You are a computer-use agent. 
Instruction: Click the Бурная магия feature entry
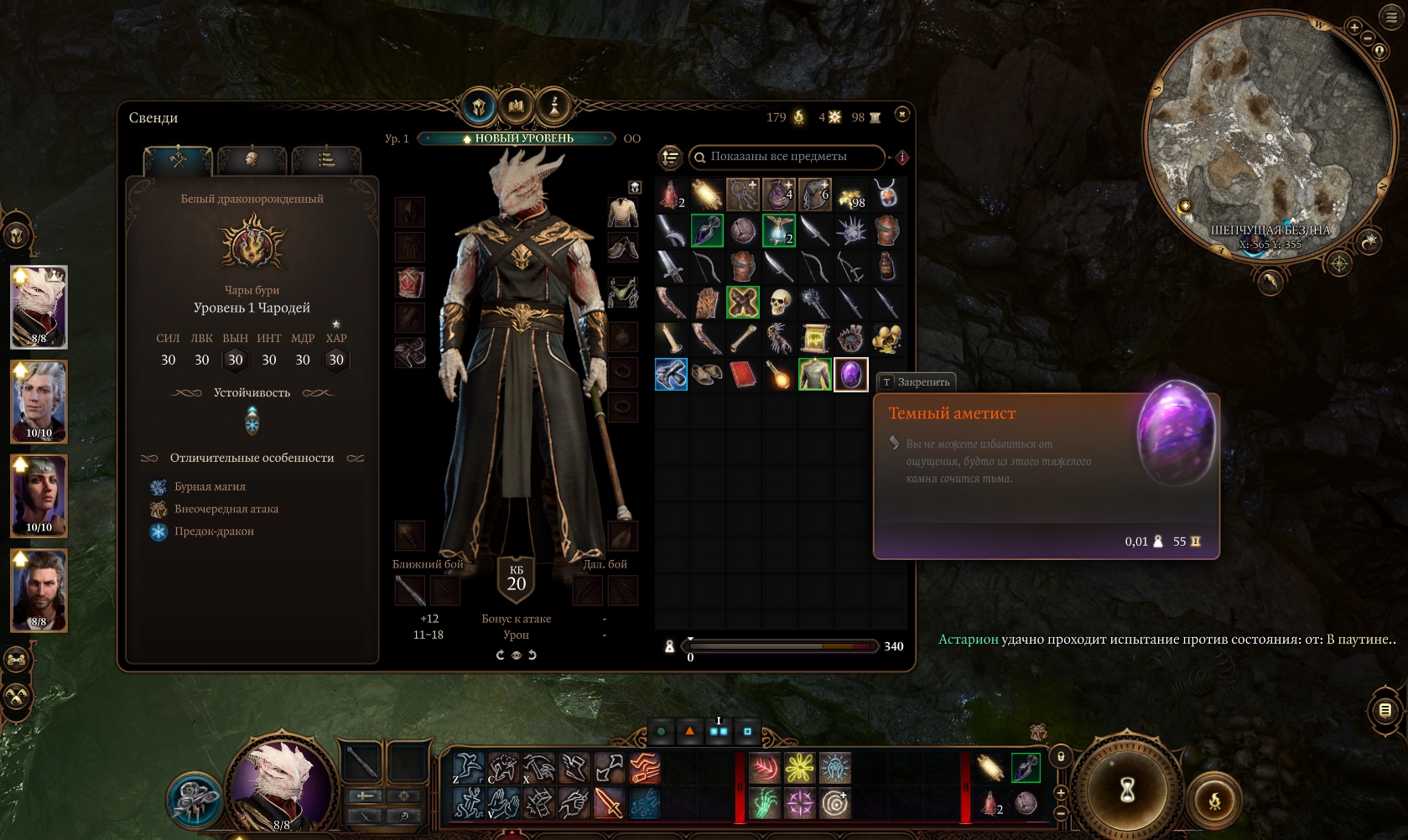(x=210, y=486)
